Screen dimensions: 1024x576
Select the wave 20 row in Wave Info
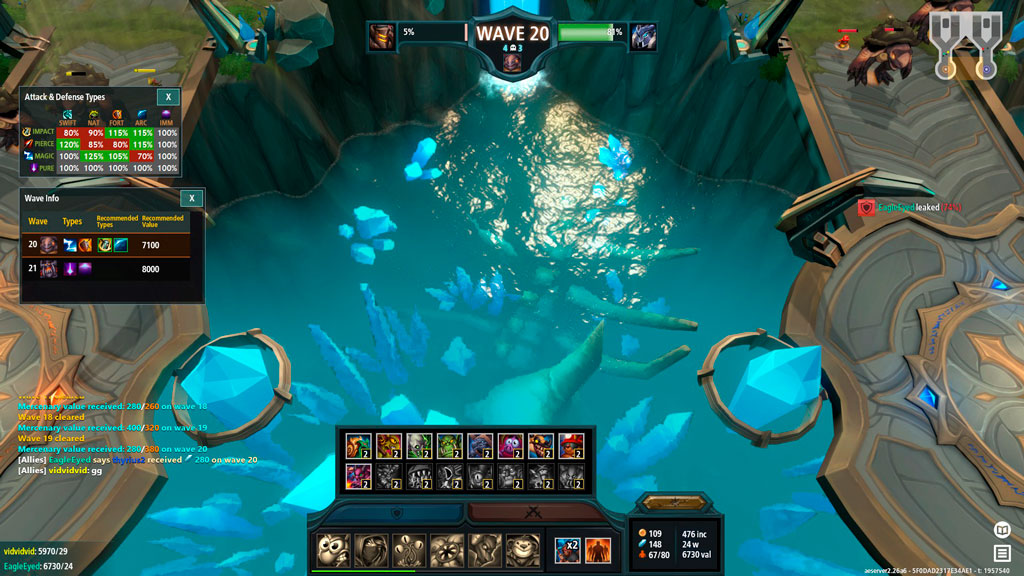(x=112, y=244)
